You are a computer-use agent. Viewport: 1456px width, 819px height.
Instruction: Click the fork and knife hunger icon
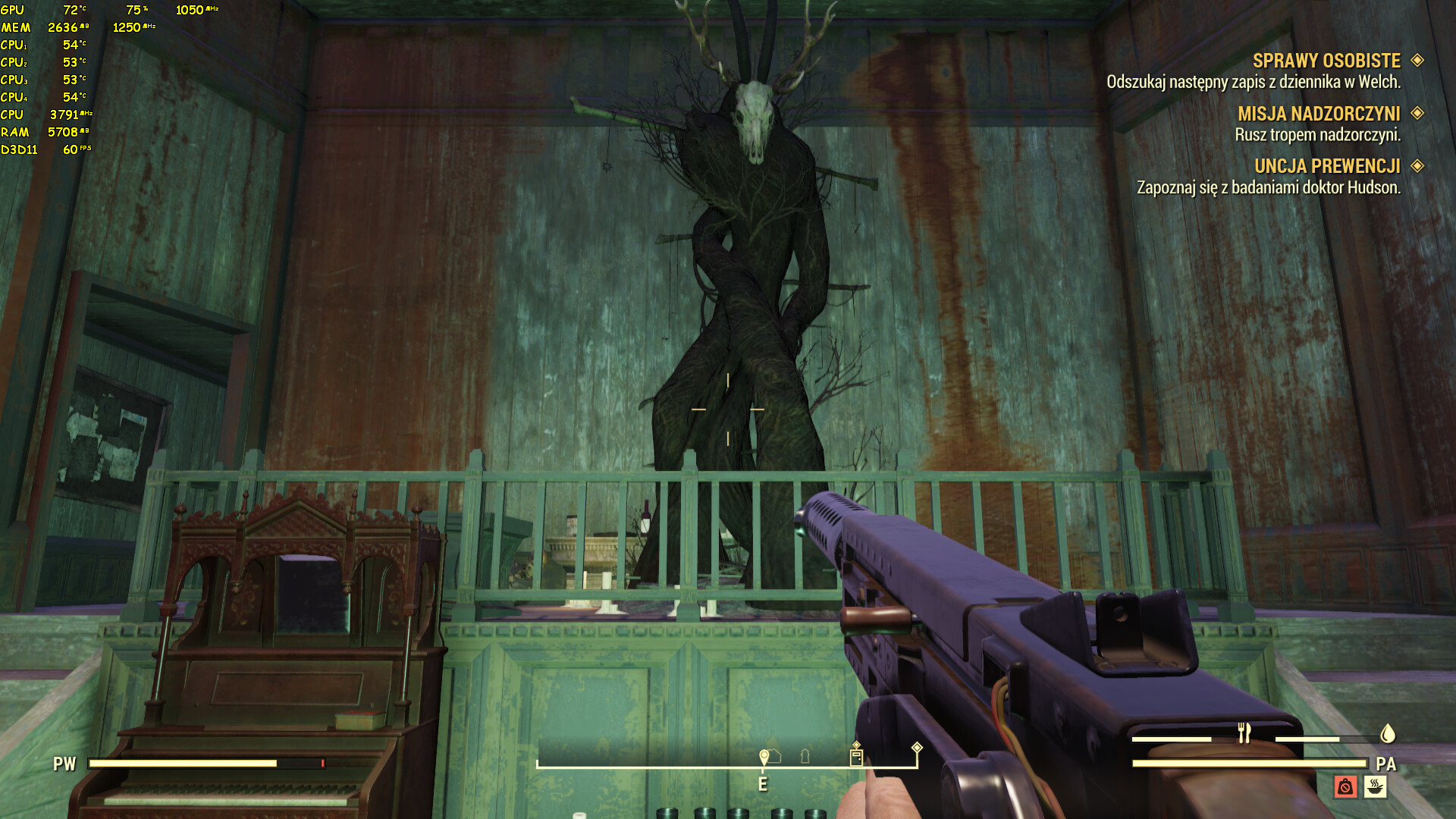pos(1244,733)
